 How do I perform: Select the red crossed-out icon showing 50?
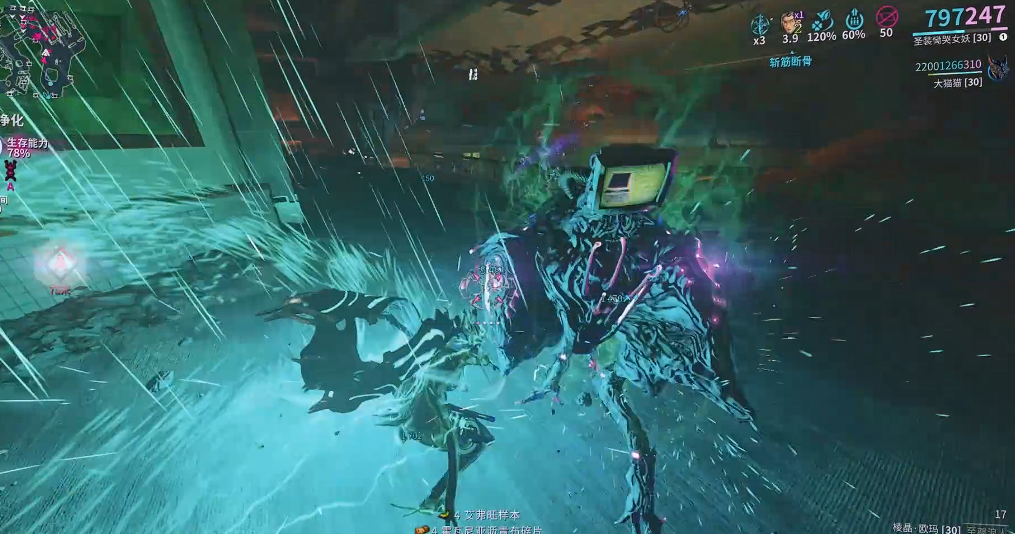click(x=886, y=18)
